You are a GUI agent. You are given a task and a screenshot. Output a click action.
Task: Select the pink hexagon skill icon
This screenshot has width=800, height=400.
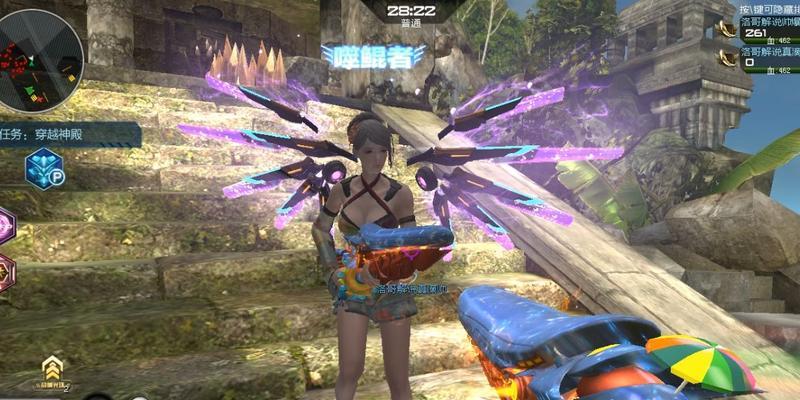pos(5,272)
